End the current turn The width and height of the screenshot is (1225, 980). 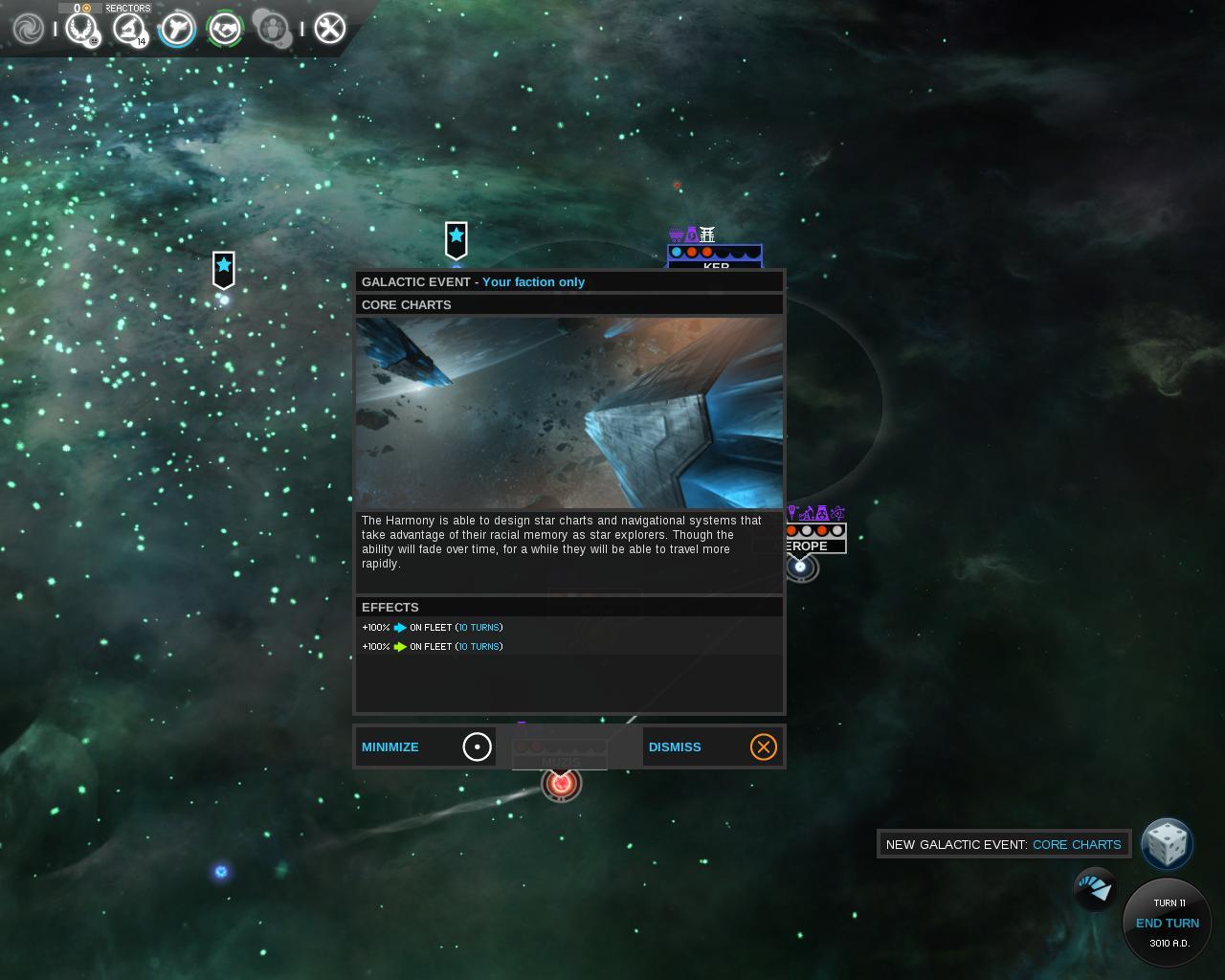point(1167,923)
